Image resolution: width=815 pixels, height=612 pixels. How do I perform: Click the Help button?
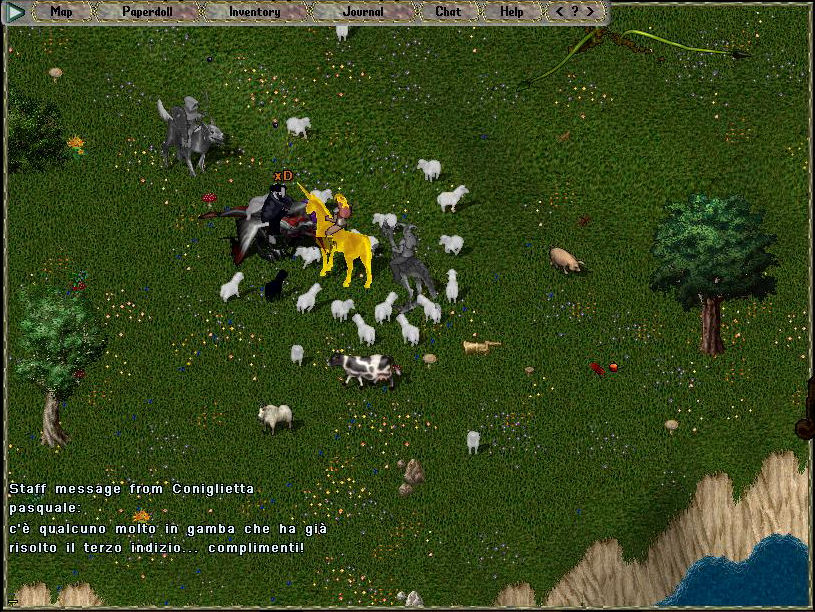tap(511, 12)
